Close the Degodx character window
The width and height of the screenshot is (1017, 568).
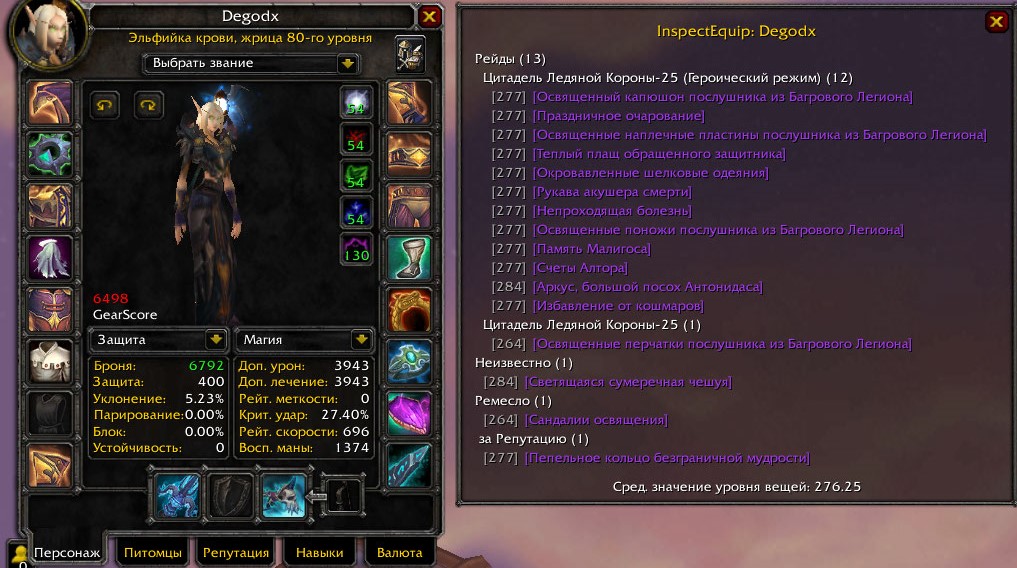(429, 17)
